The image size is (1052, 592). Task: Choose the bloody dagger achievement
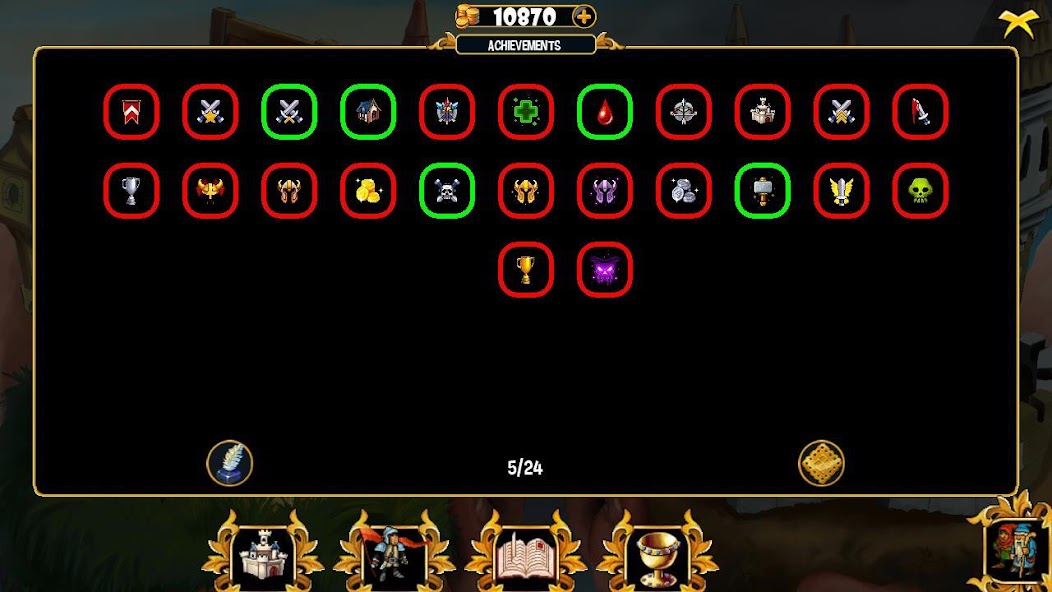point(920,112)
